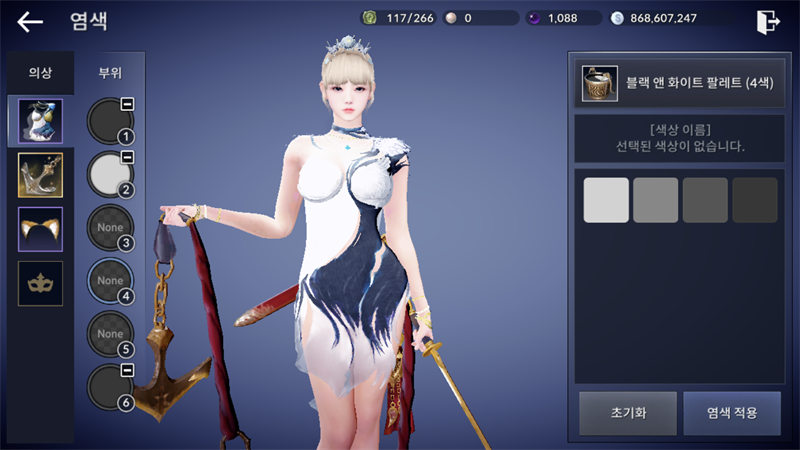This screenshot has height=450, width=800.
Task: Pick dye part slot 5
Action: point(110,334)
